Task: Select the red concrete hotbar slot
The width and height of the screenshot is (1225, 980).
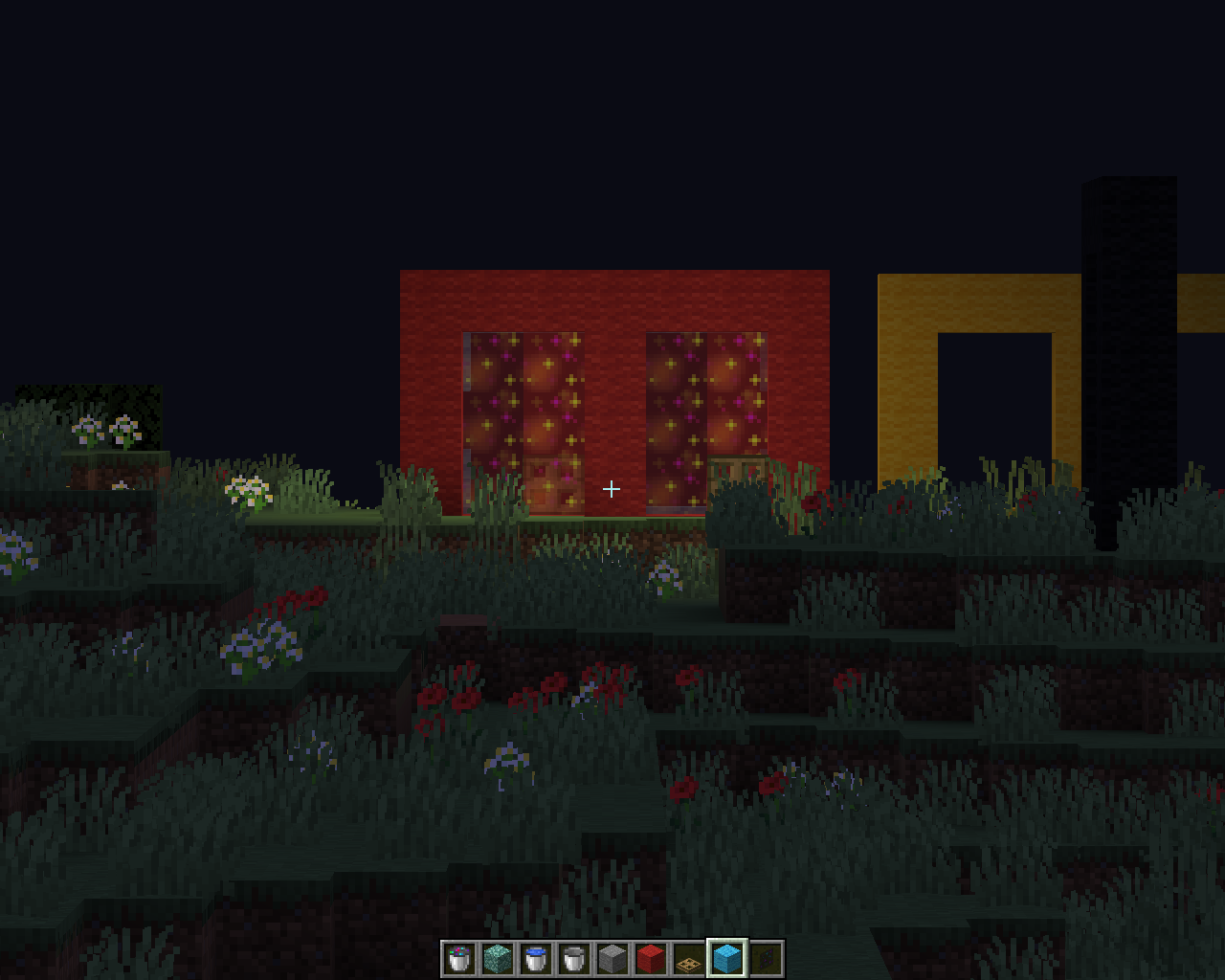Action: 650,957
